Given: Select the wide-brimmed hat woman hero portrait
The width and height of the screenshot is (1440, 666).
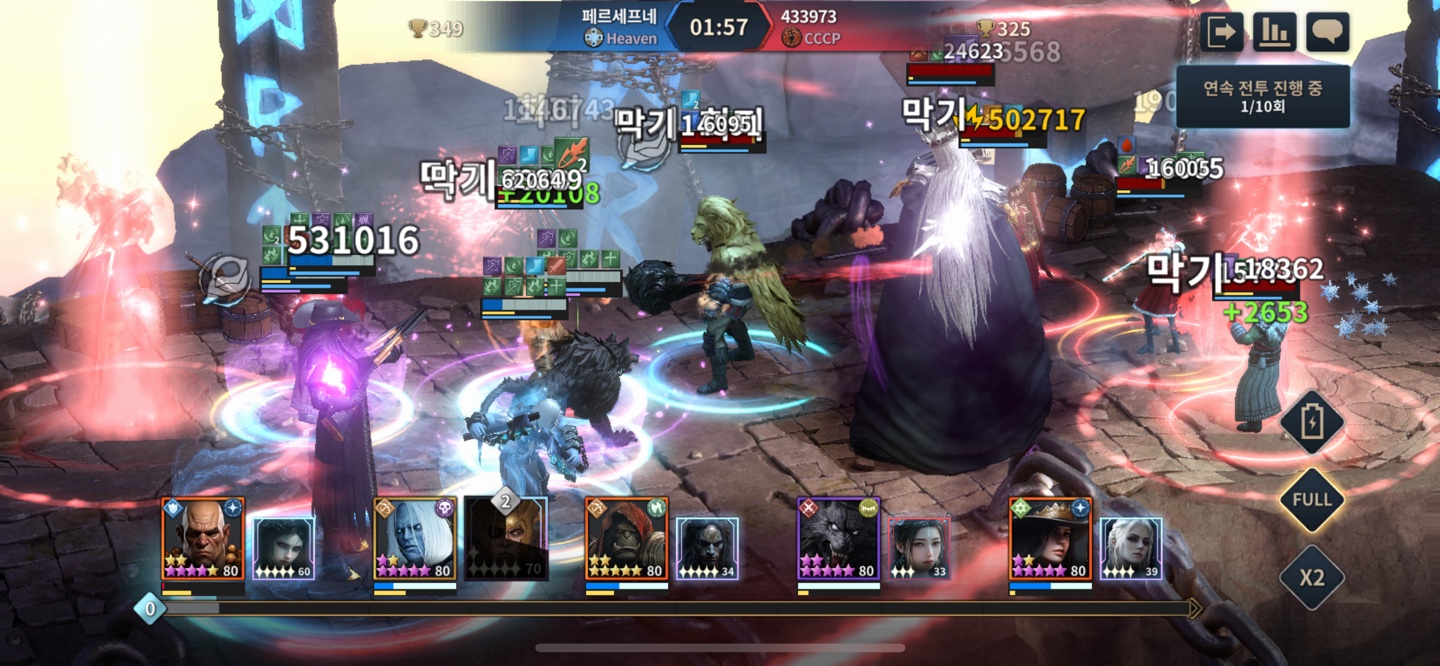Looking at the screenshot, I should point(1050,539).
